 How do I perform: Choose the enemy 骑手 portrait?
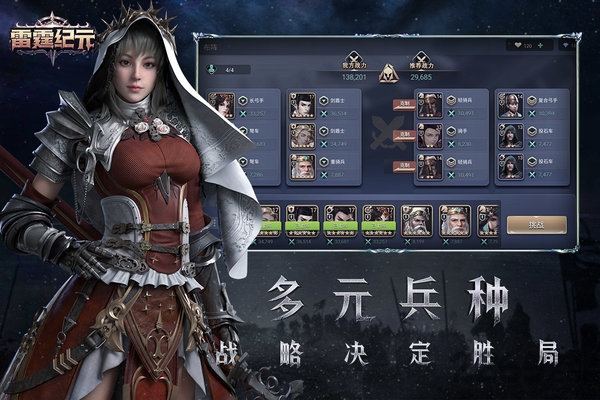coord(429,136)
